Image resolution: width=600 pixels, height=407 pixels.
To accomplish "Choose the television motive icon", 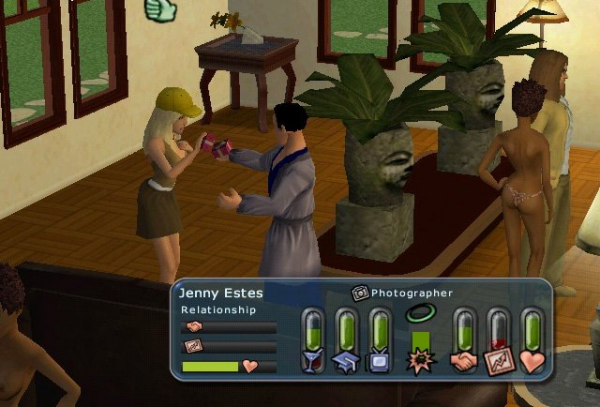I will (378, 361).
